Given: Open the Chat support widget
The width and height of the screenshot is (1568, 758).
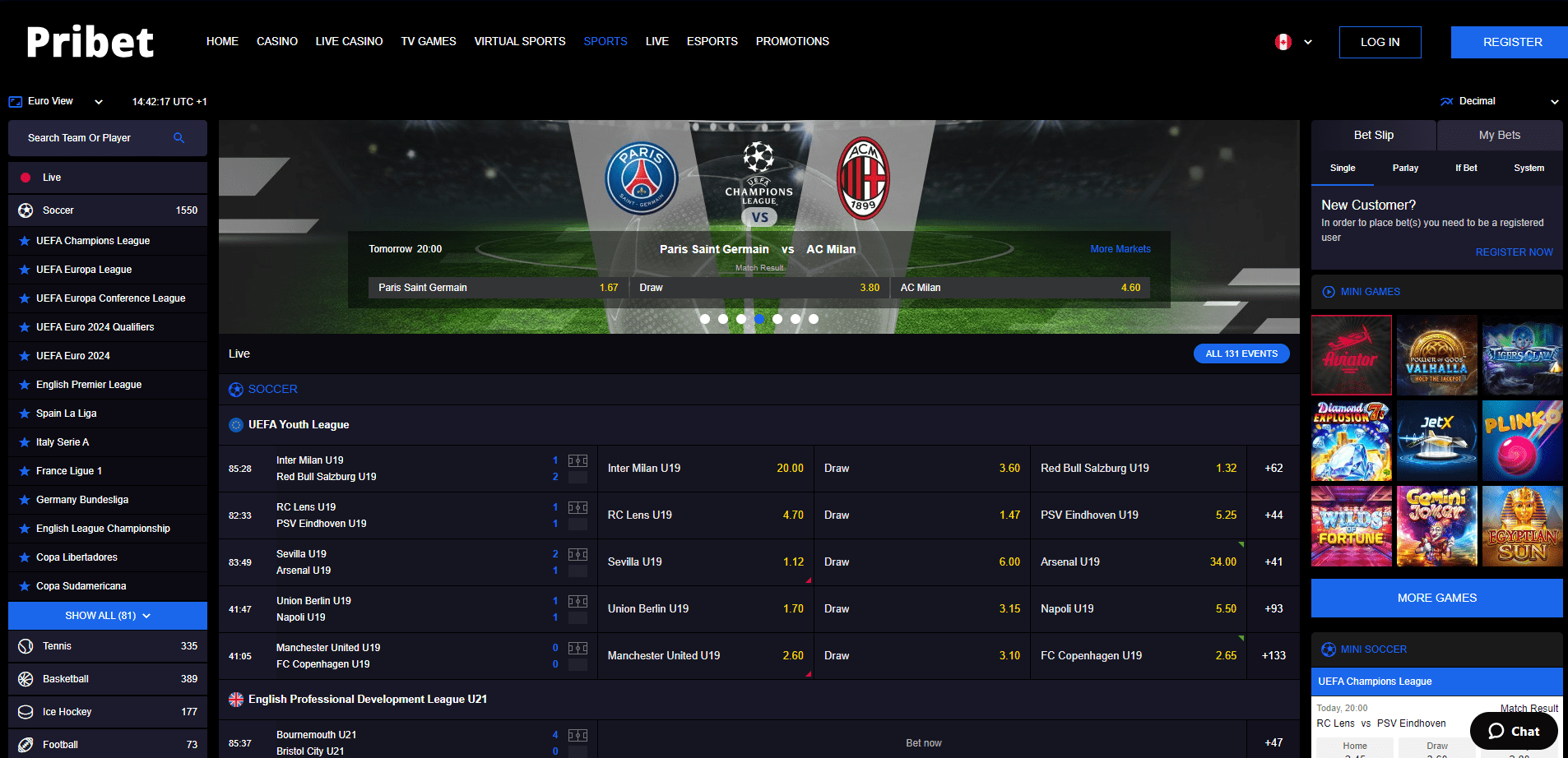Looking at the screenshot, I should tap(1514, 731).
